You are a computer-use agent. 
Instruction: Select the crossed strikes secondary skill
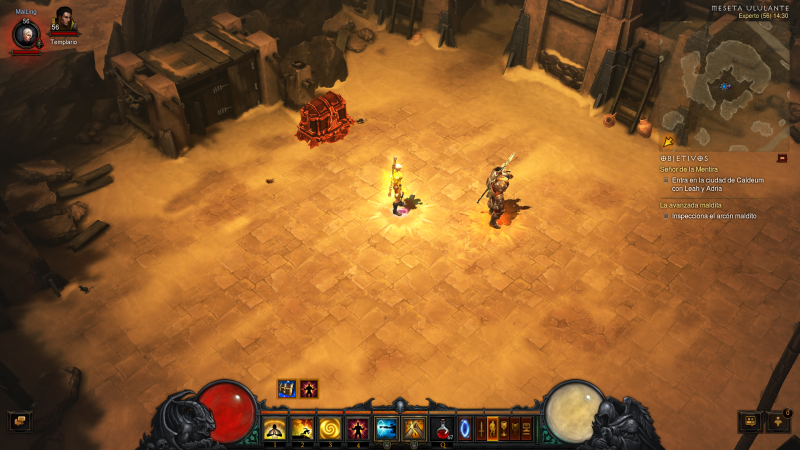click(x=414, y=429)
